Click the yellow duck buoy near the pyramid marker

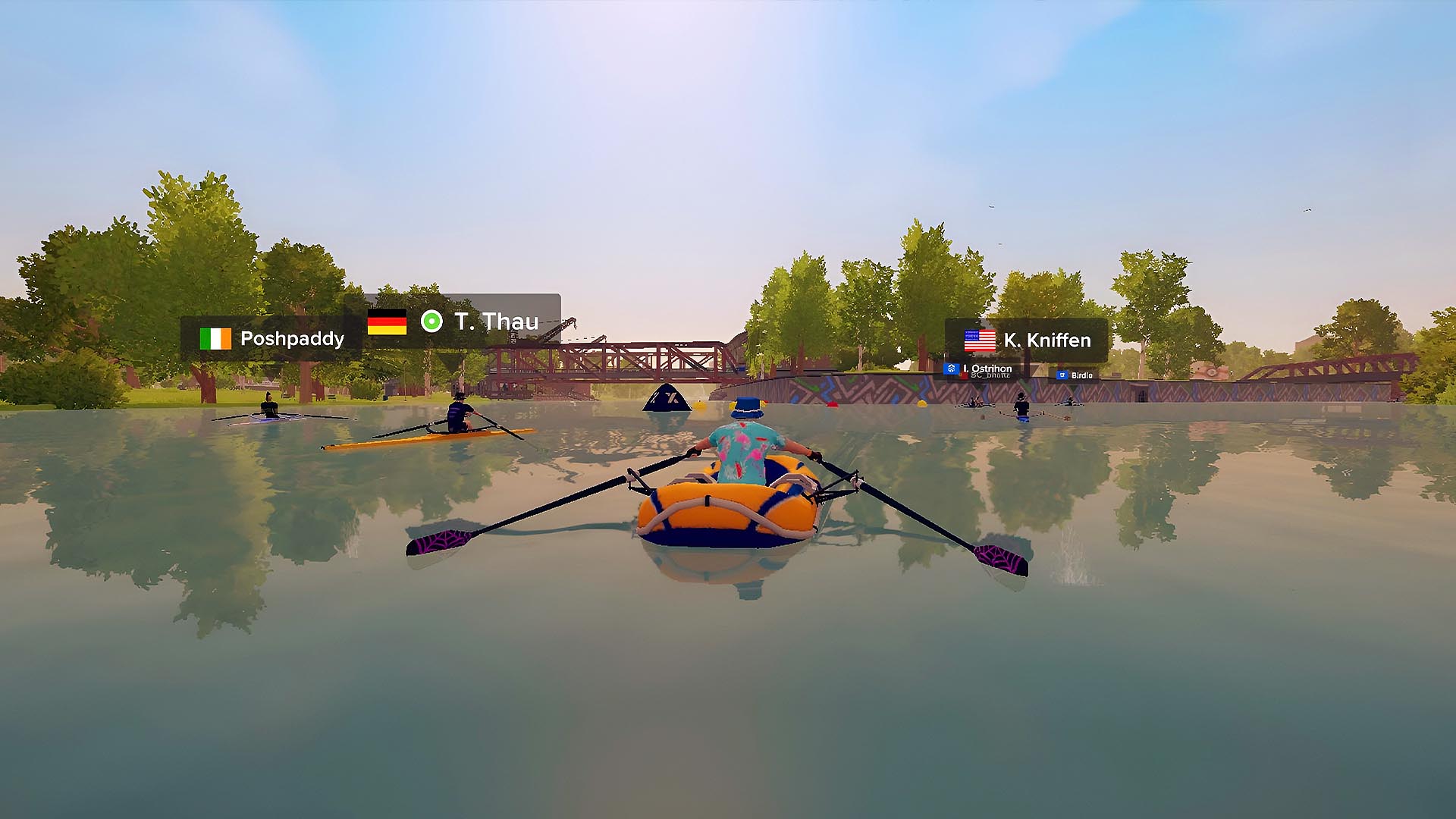pos(699,405)
